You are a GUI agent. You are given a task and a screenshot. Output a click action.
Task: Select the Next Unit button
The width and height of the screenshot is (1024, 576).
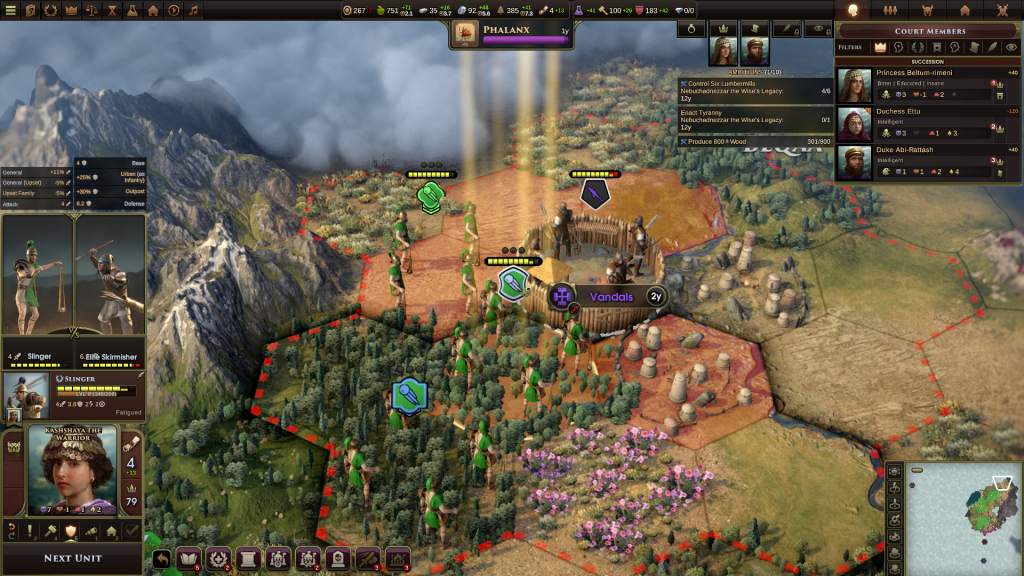[x=71, y=558]
